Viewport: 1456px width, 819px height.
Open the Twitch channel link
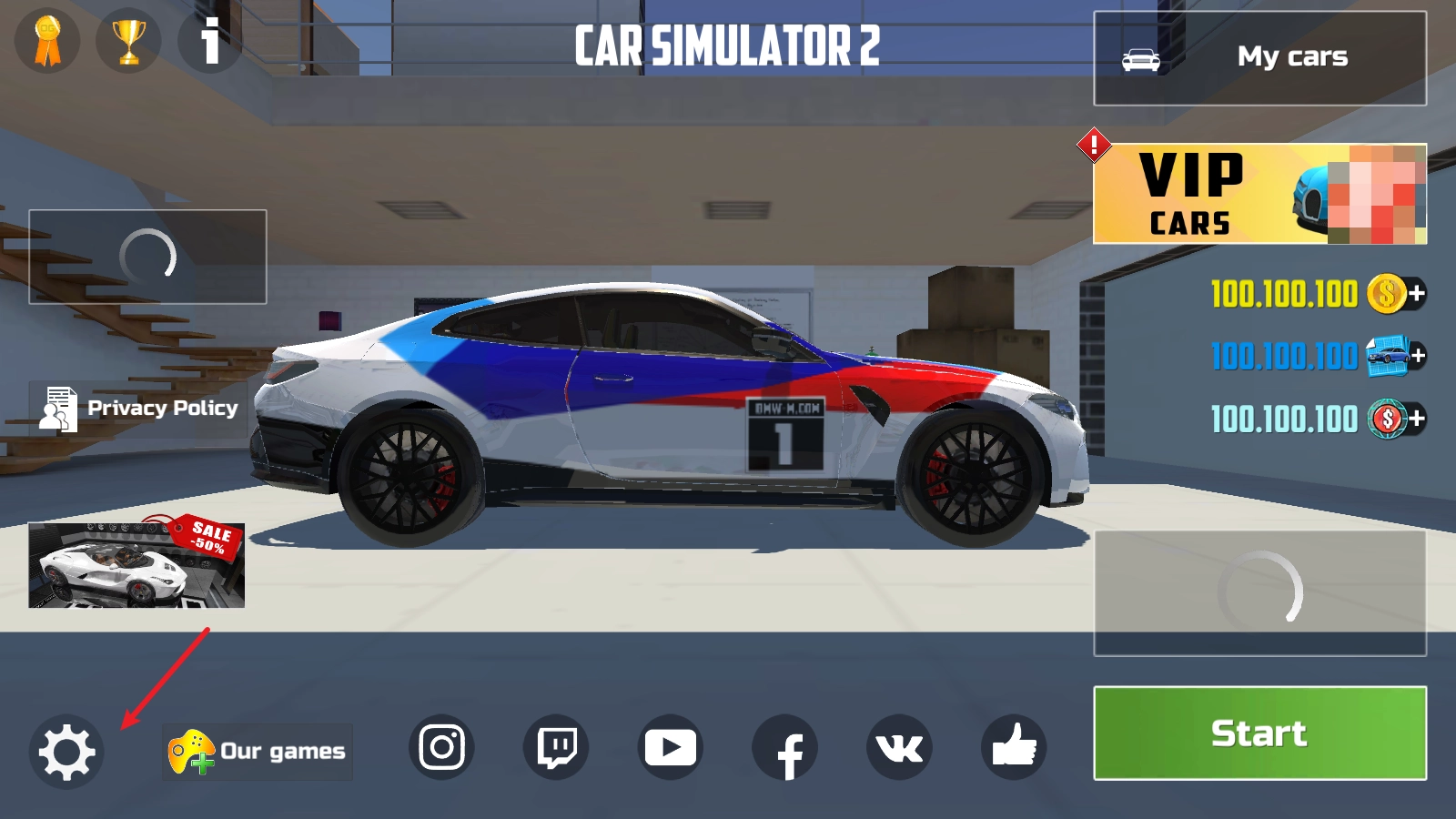(x=556, y=748)
